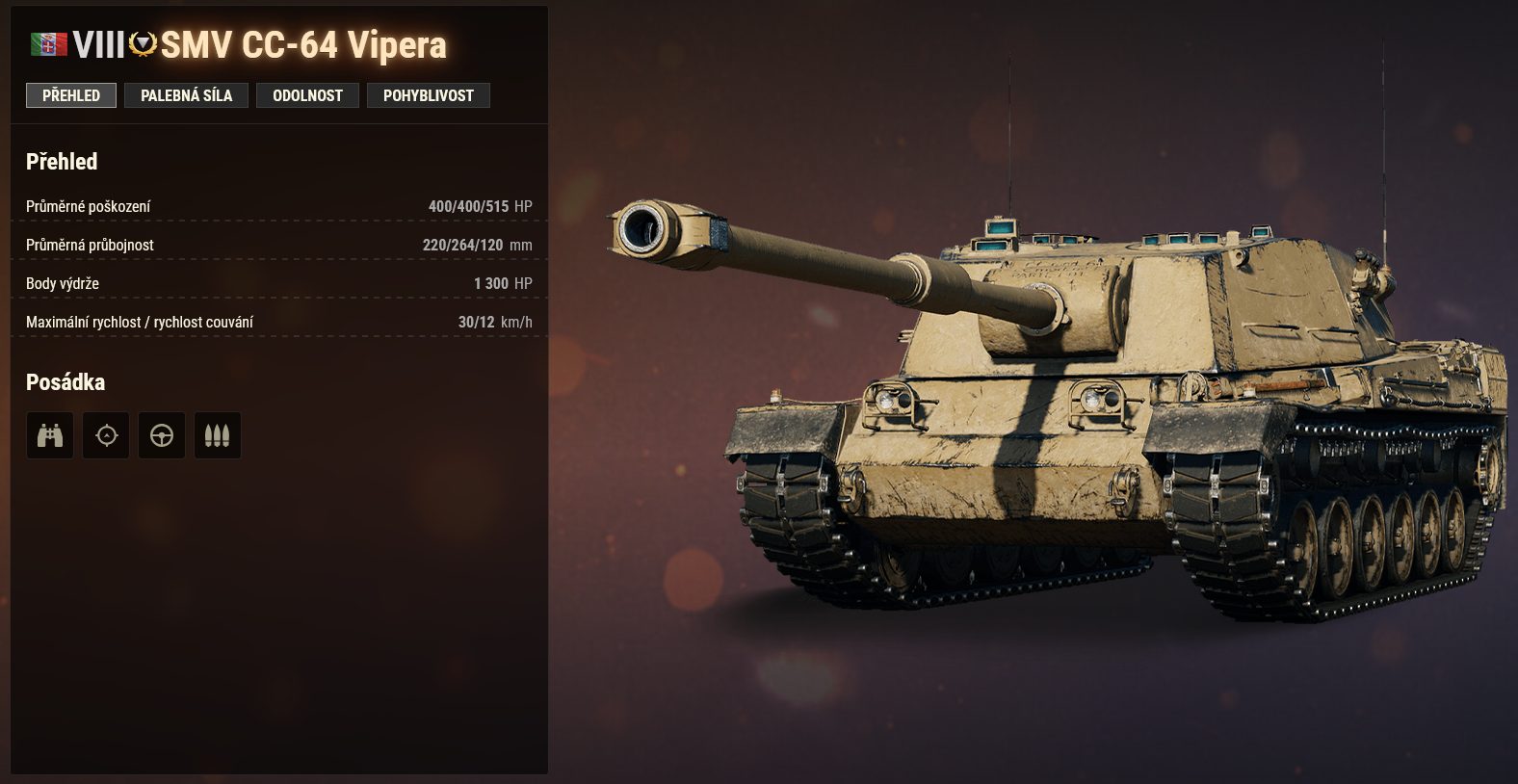This screenshot has height=784, width=1518.
Task: Select the PŘEHLED tab
Action: point(70,95)
